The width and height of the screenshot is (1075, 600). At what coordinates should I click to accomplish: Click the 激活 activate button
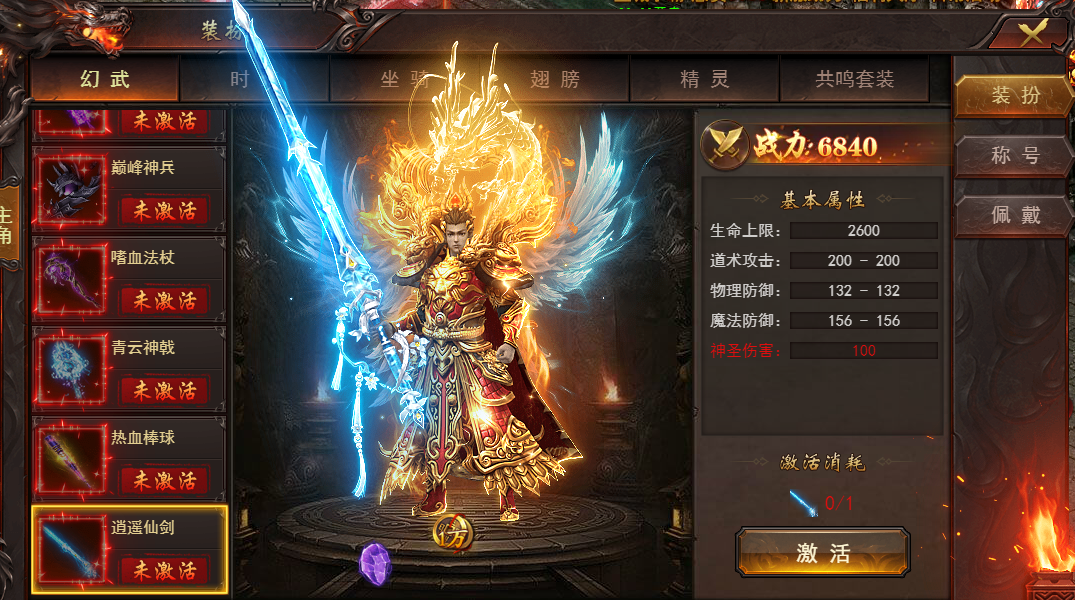[823, 553]
